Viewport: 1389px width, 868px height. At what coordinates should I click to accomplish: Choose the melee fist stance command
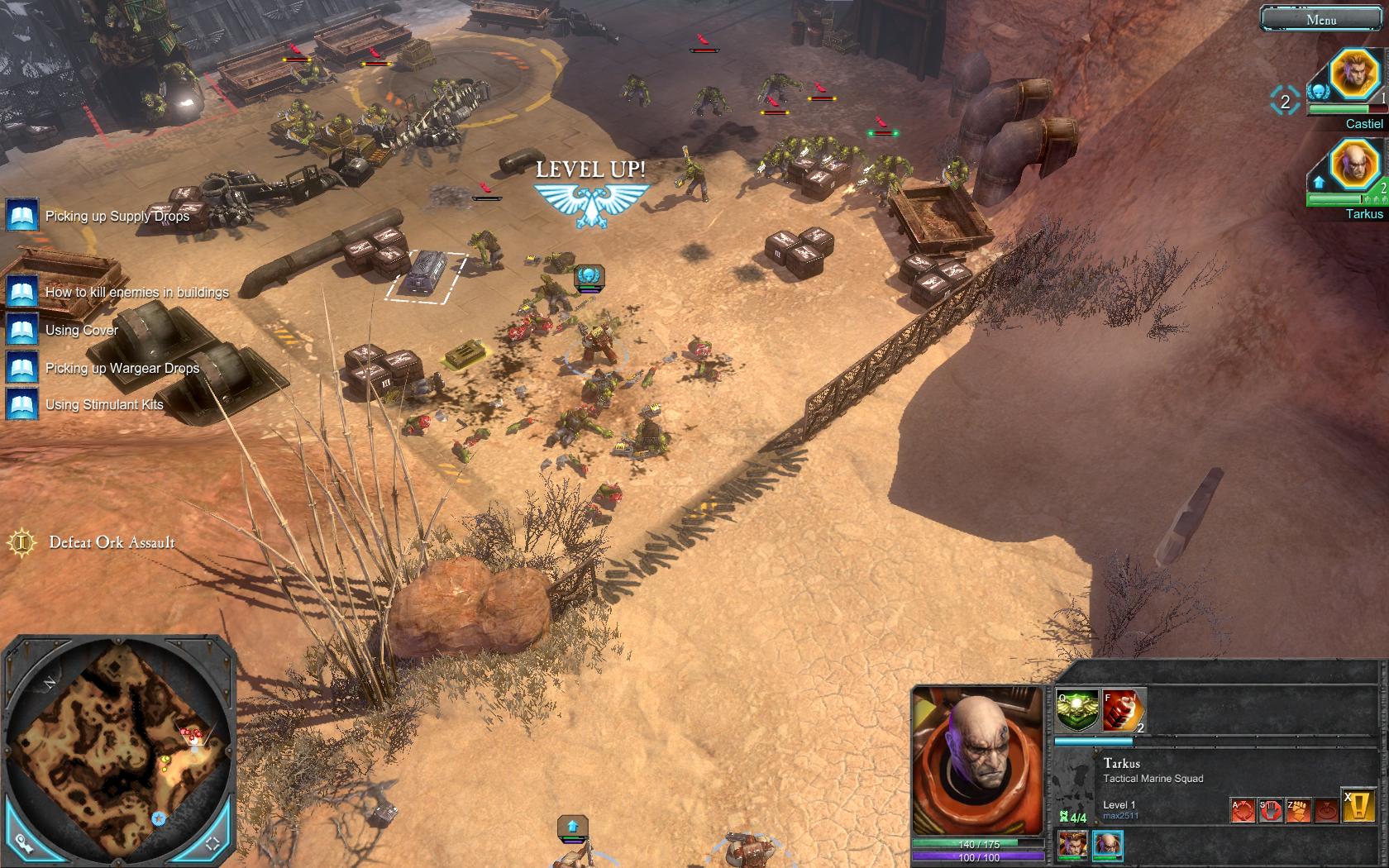[1298, 809]
